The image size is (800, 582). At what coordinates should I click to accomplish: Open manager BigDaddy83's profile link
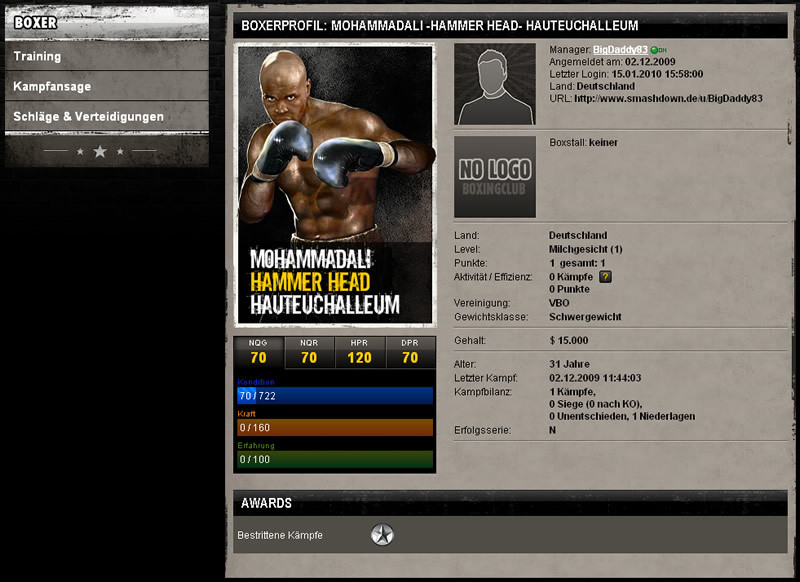click(620, 49)
